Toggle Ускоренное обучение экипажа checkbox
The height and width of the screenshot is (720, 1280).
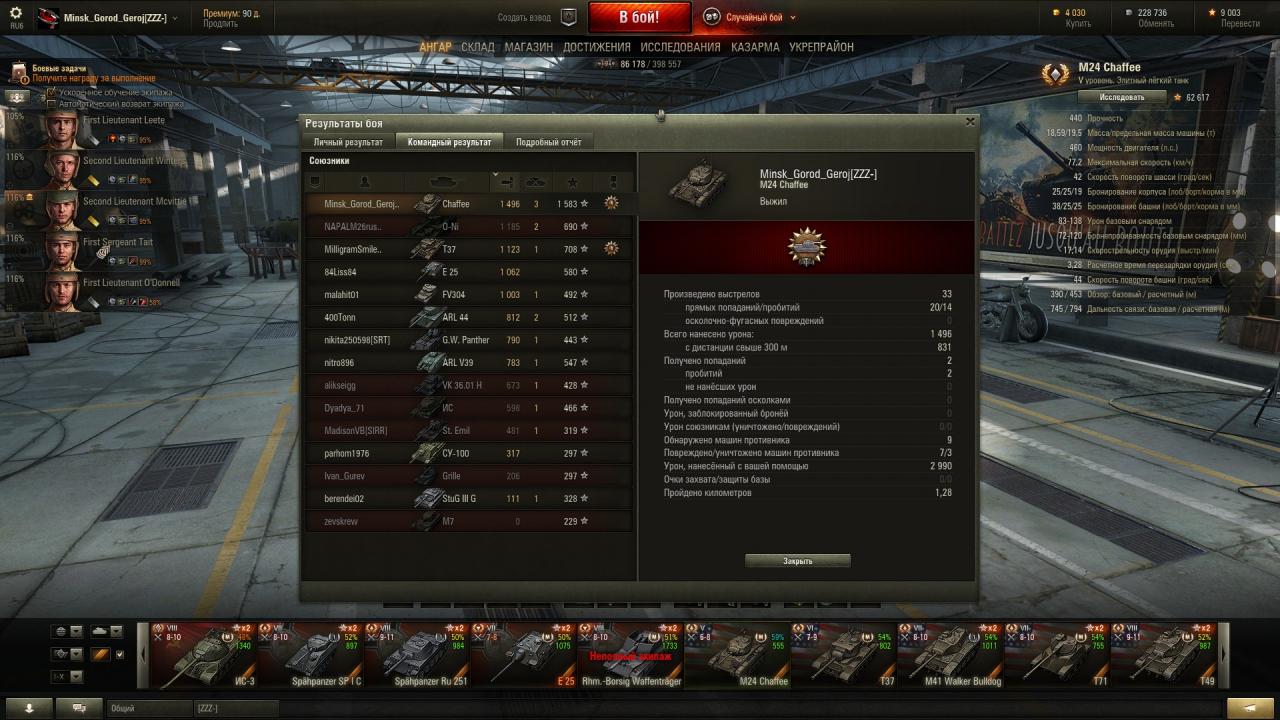click(52, 92)
